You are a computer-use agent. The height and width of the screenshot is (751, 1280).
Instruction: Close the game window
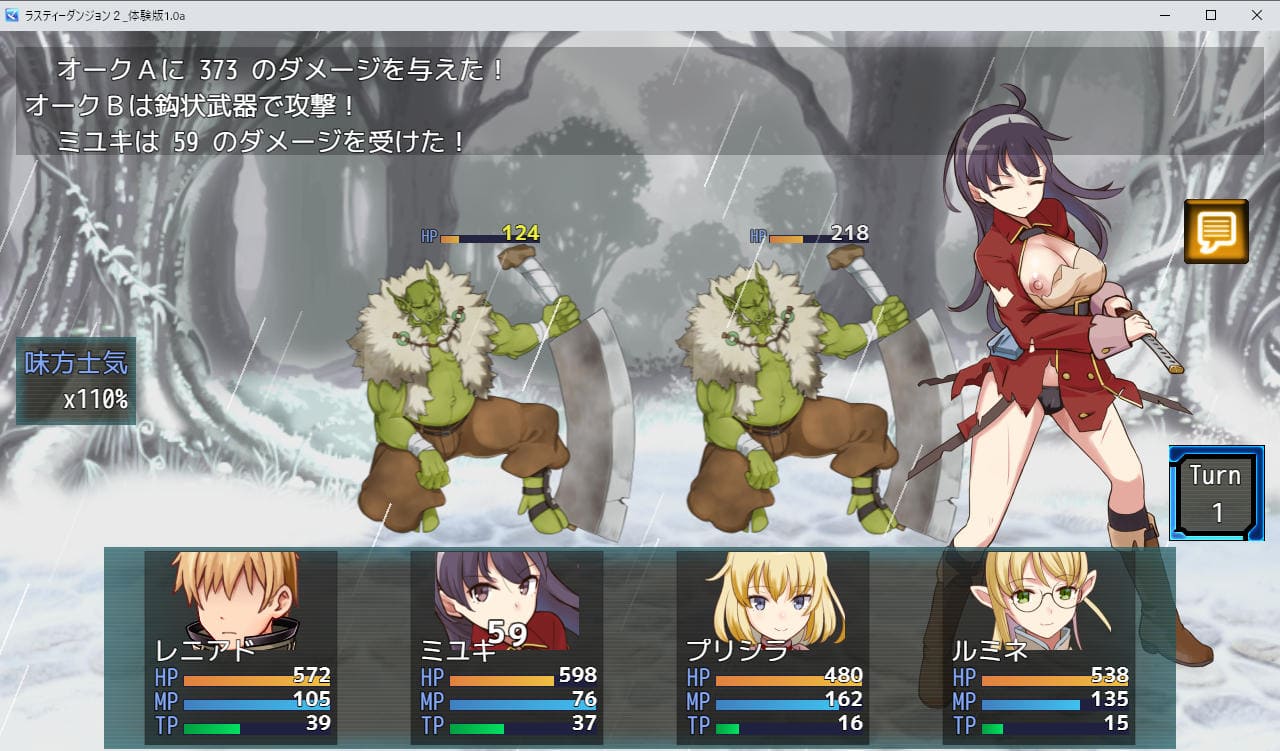(1256, 15)
